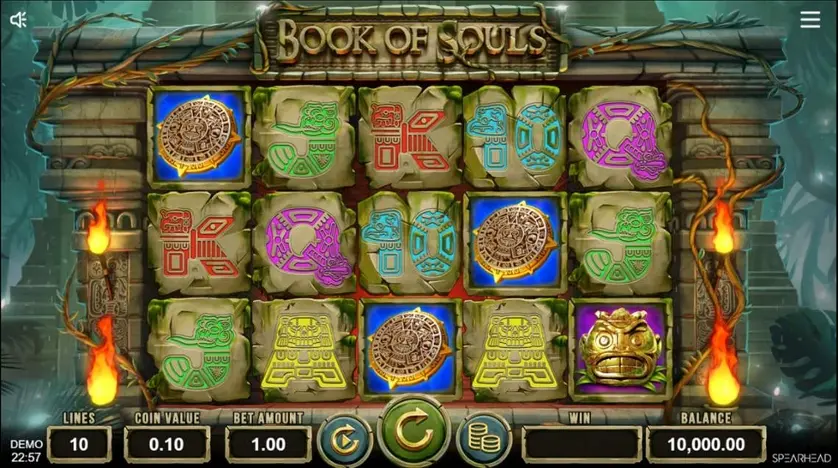Spin the reels with the green arrow button
Screen dimensions: 838x468
tap(414, 434)
